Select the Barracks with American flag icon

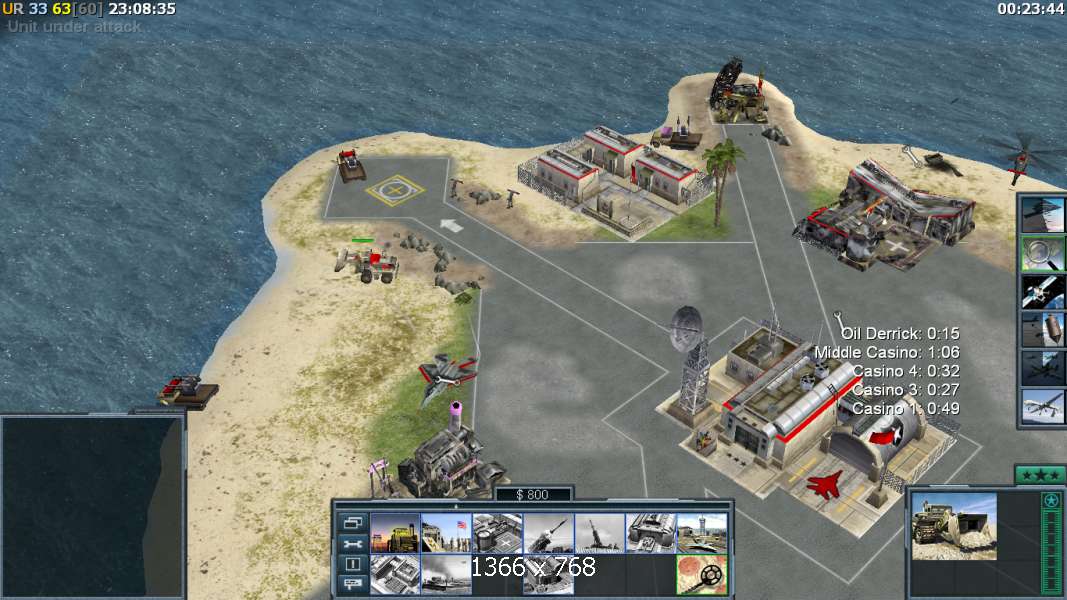pyautogui.click(x=446, y=533)
